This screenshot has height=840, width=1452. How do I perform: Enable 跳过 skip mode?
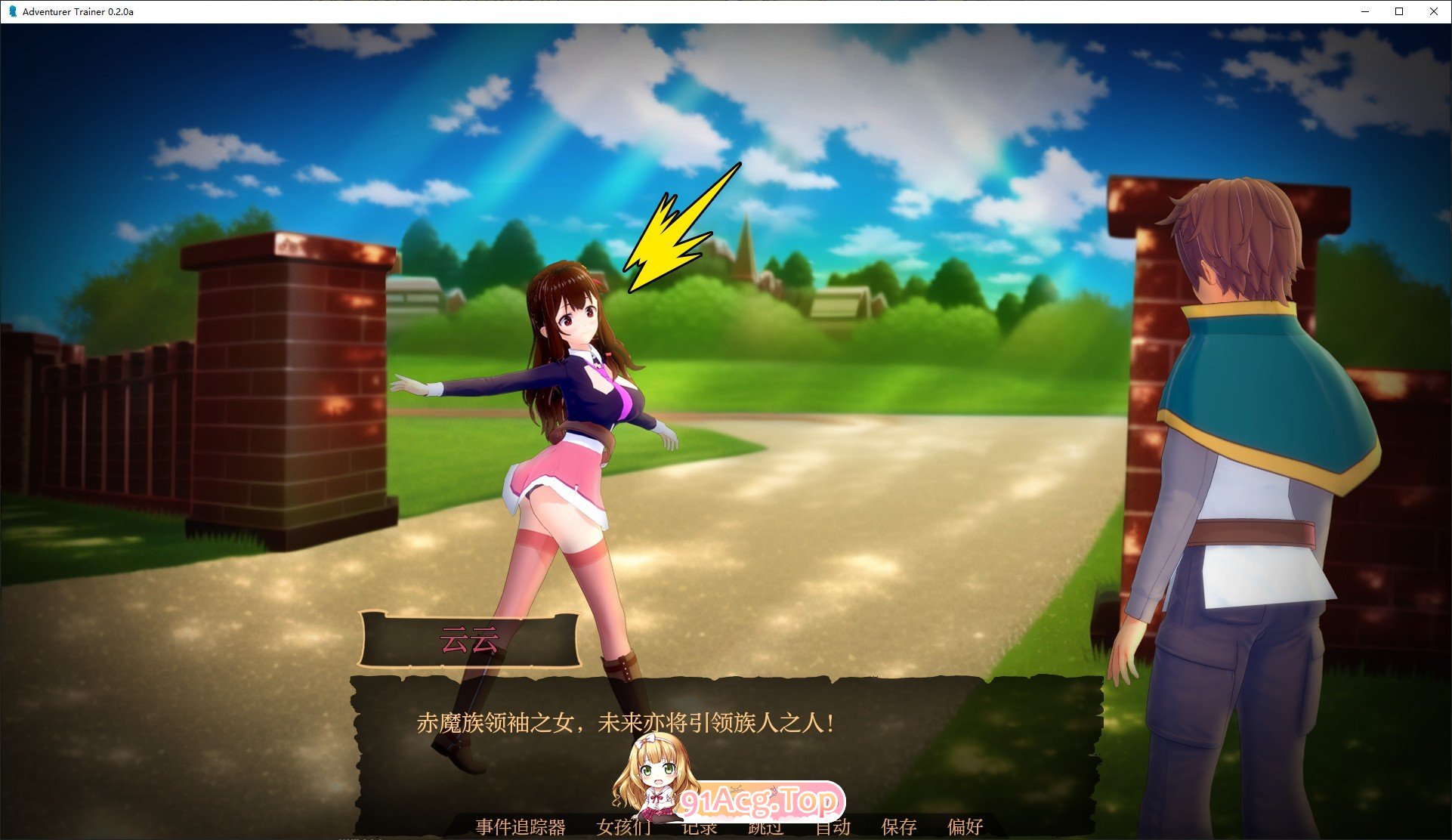[764, 828]
